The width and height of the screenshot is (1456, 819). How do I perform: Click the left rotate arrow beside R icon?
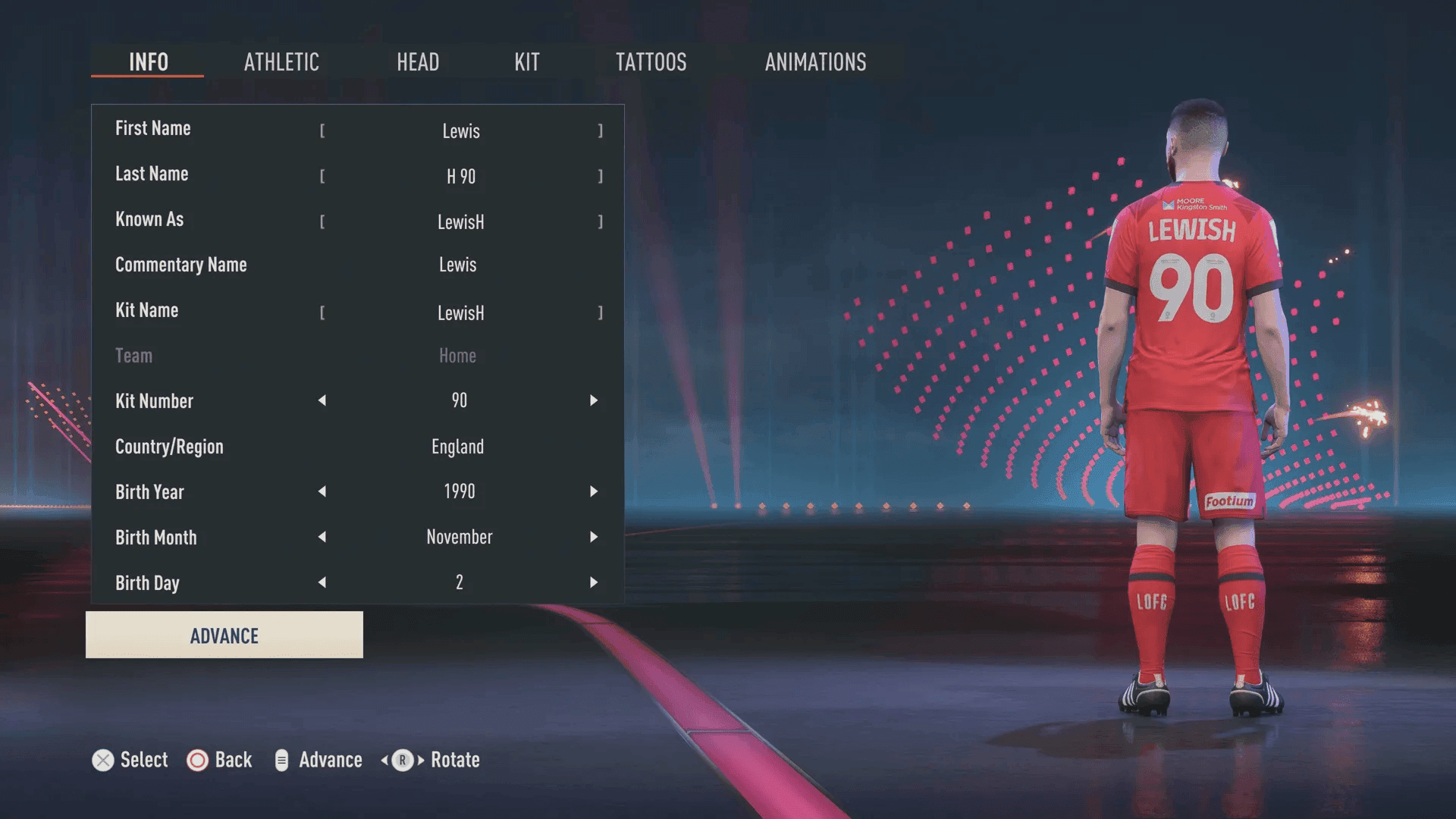tap(384, 760)
